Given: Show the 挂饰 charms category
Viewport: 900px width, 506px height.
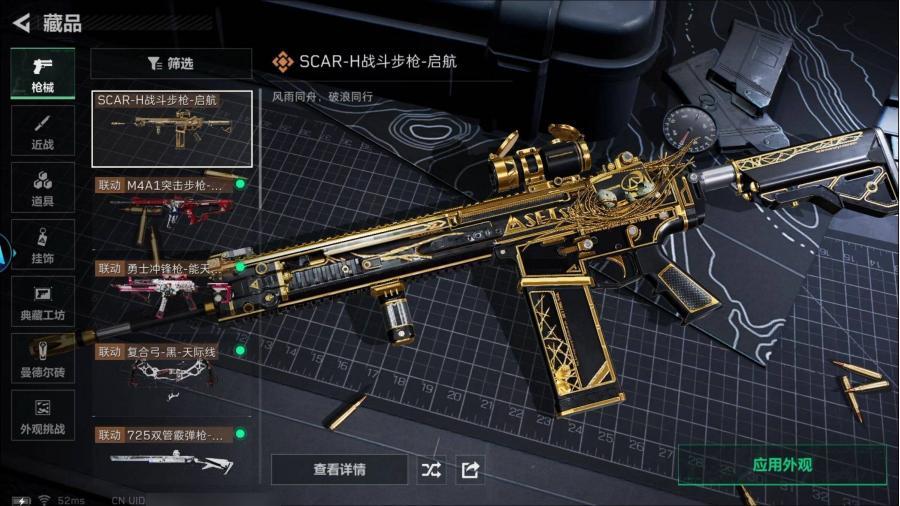Looking at the screenshot, I should [43, 245].
